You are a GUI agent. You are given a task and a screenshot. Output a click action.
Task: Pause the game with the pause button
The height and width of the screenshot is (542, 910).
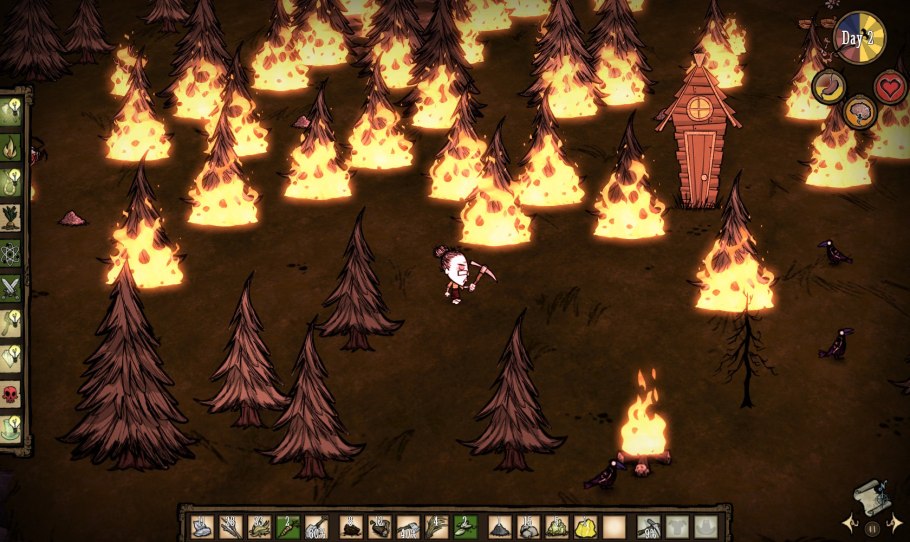coord(872,528)
